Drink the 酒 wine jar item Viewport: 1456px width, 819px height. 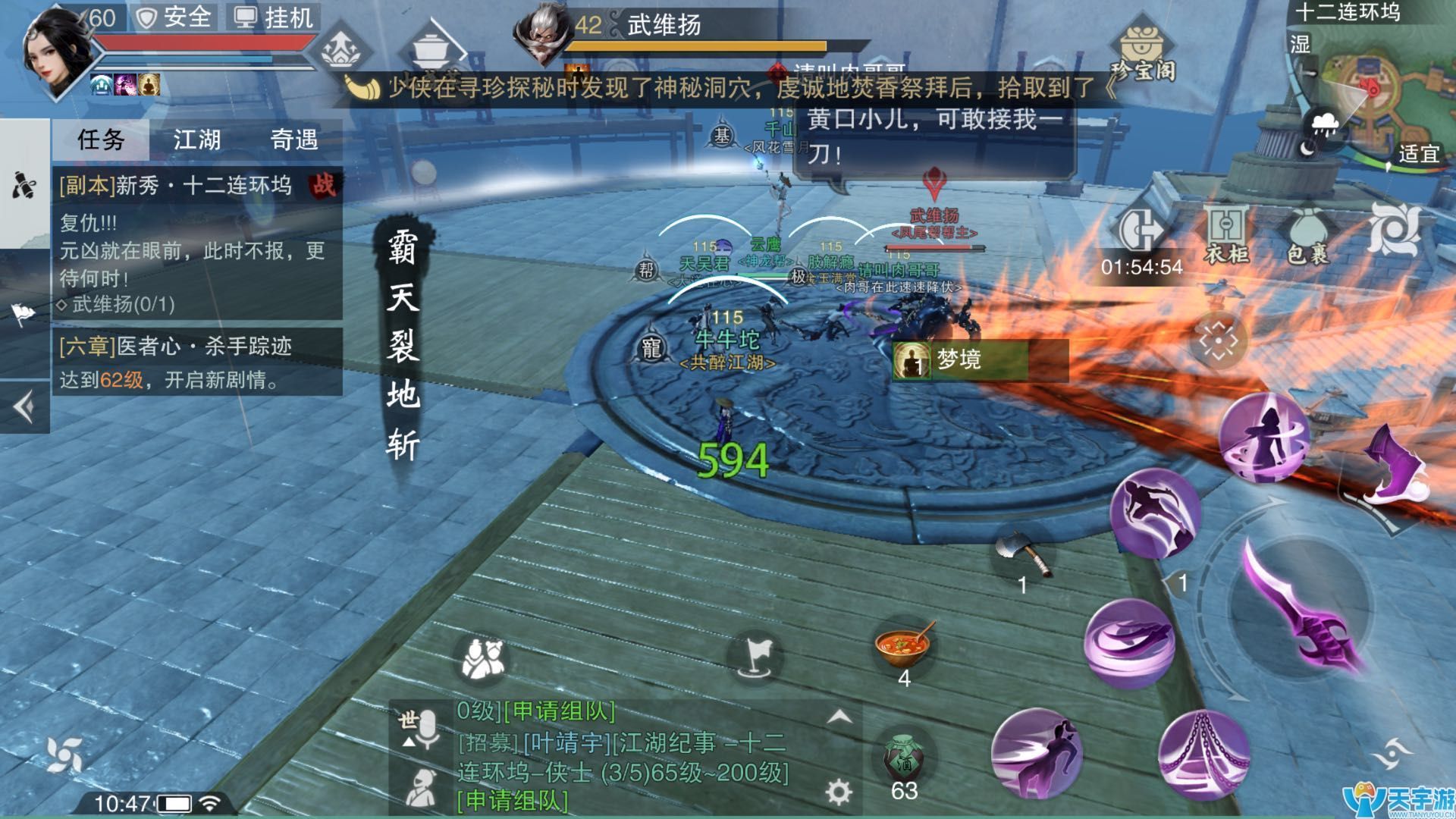(902, 758)
